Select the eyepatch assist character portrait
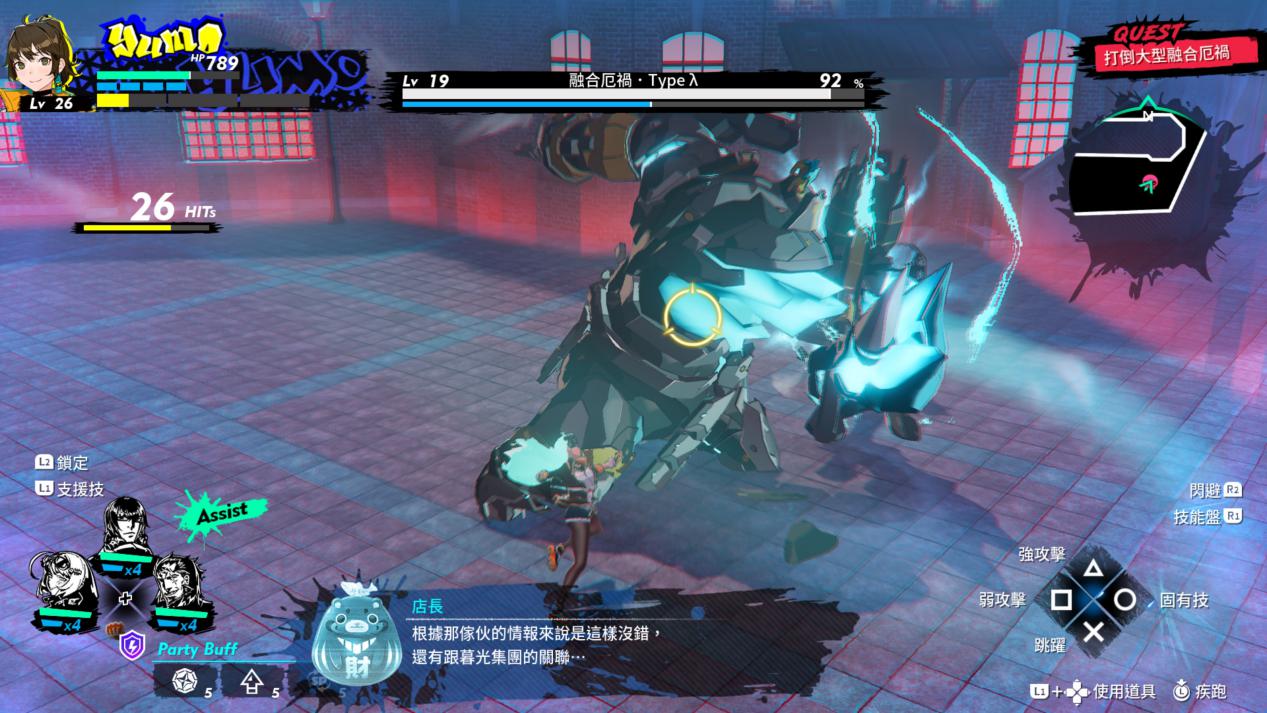Viewport: 1267px width, 713px height. [x=63, y=583]
